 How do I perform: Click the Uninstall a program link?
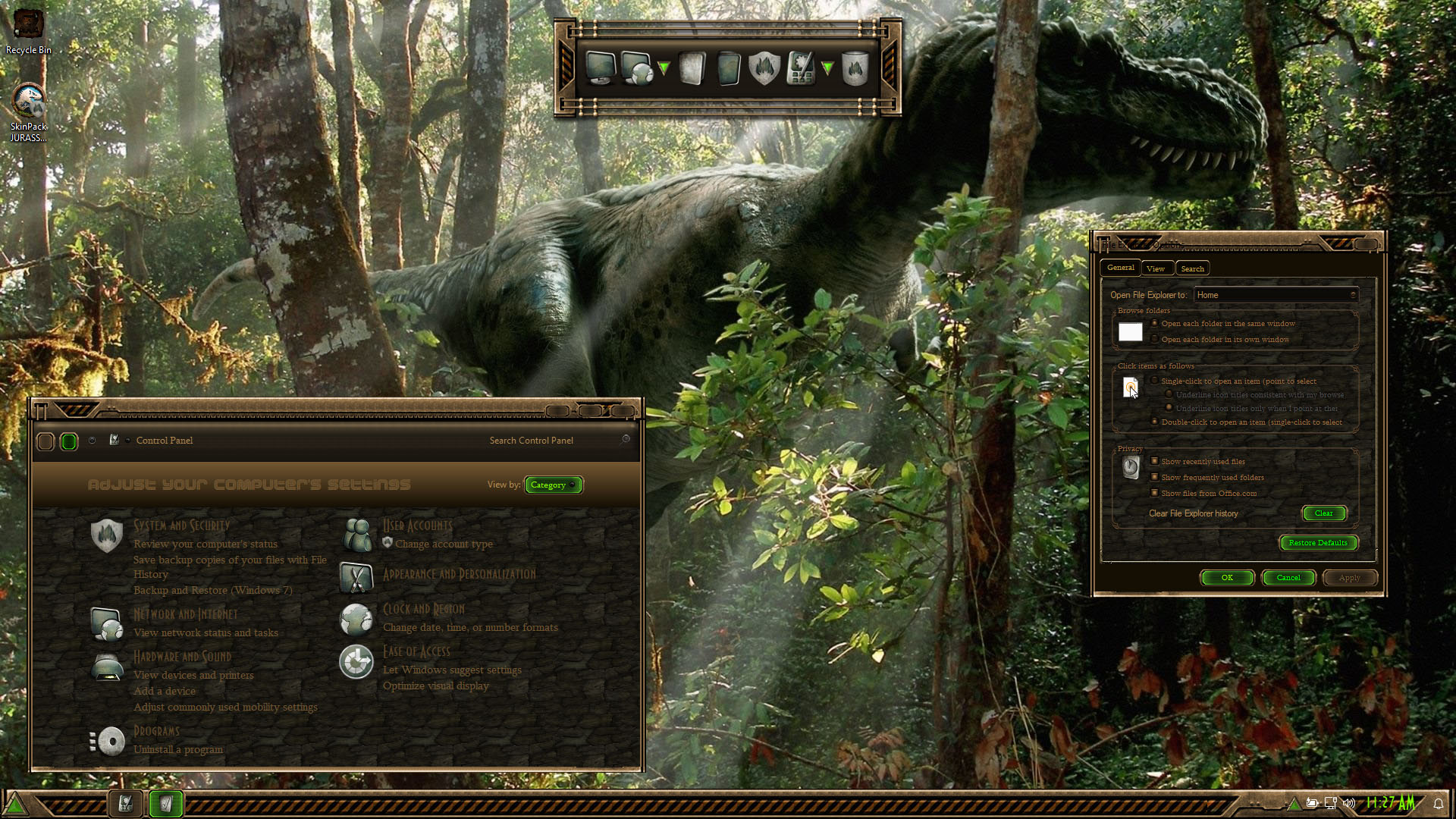pyautogui.click(x=178, y=749)
